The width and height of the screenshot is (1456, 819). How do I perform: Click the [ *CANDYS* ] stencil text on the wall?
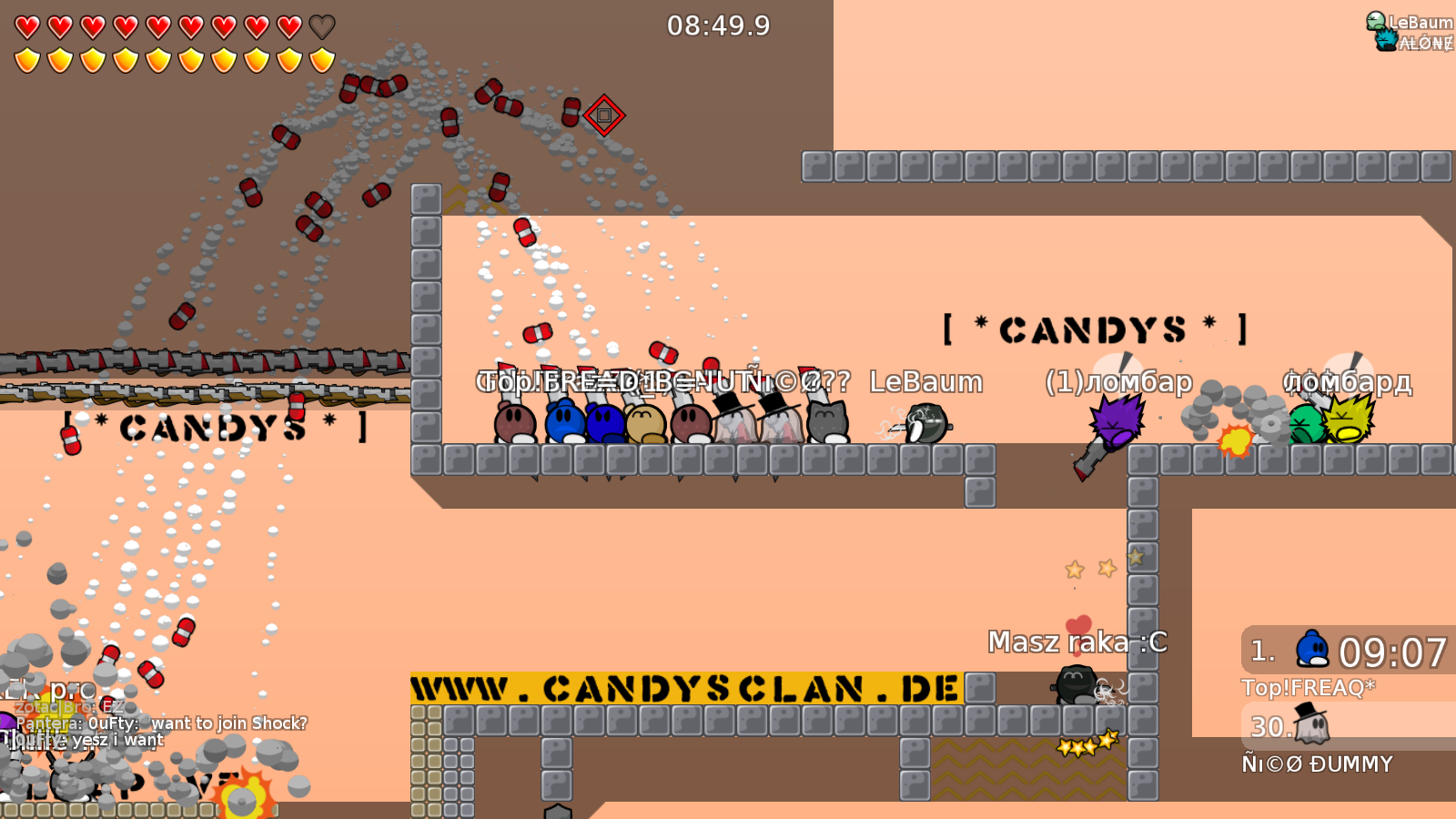coord(1092,328)
